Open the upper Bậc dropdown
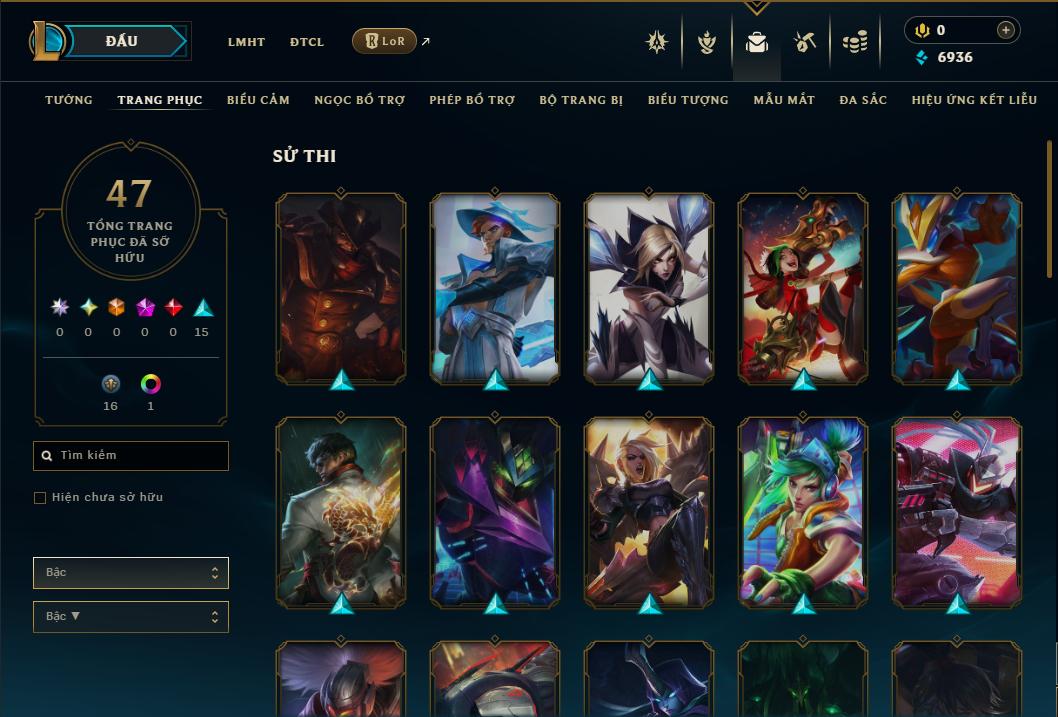This screenshot has height=717, width=1058. (x=131, y=573)
